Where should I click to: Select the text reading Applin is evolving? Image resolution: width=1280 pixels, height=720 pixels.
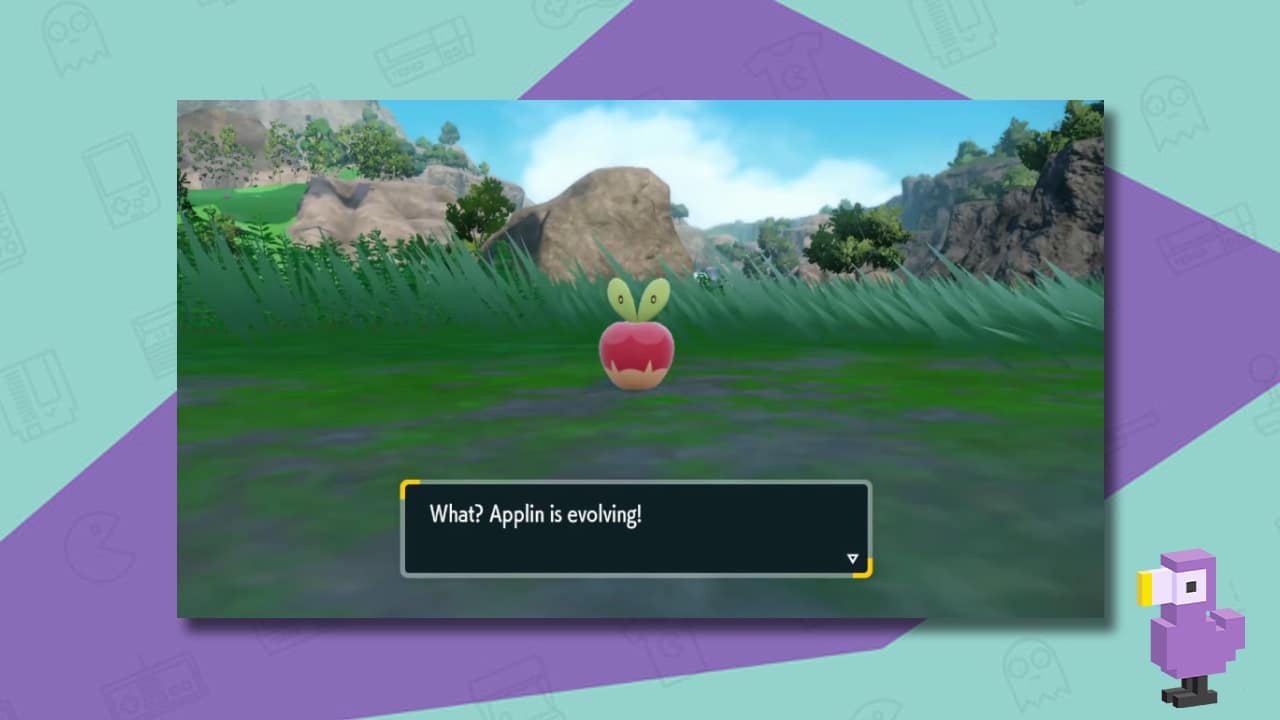[537, 514]
